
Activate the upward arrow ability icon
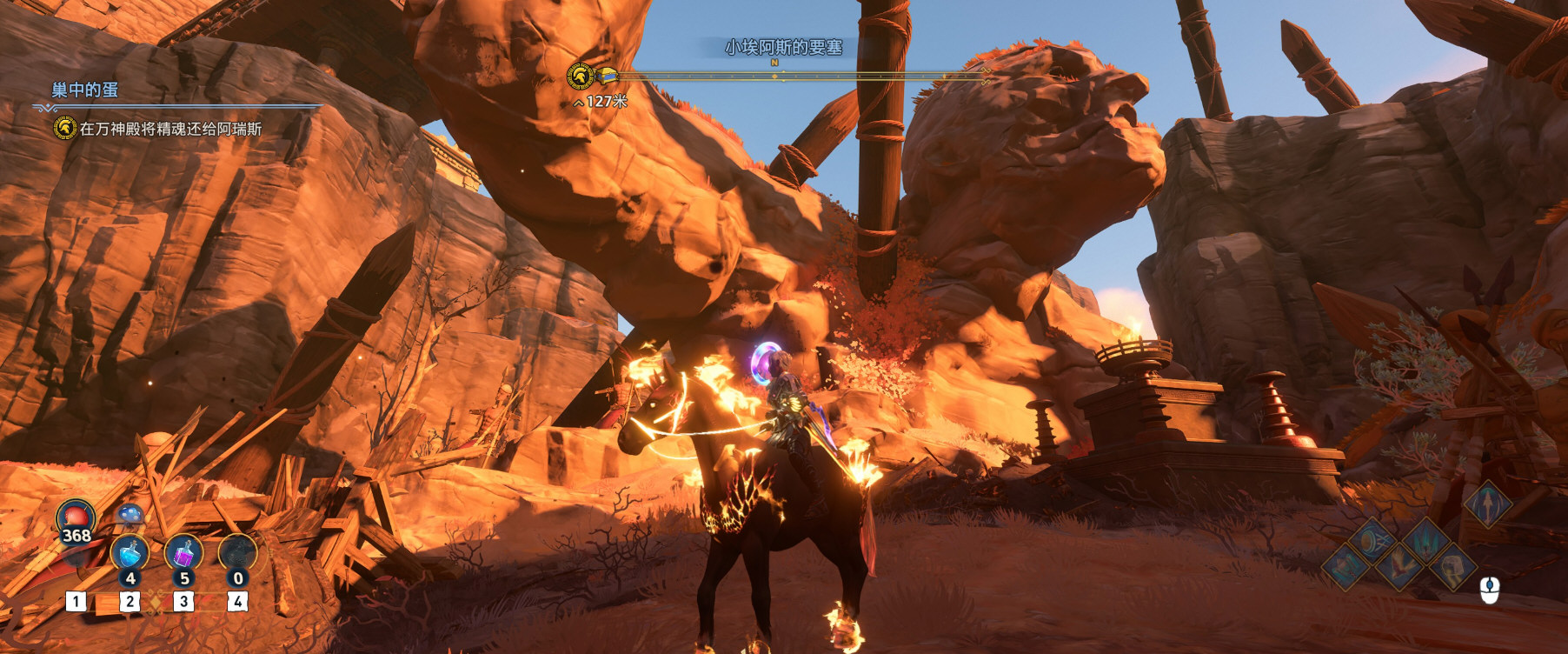tap(1487, 504)
